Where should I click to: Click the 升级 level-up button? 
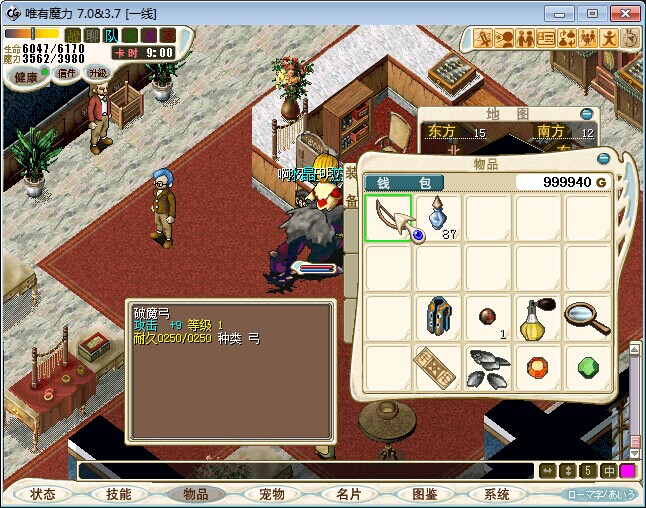pos(97,73)
